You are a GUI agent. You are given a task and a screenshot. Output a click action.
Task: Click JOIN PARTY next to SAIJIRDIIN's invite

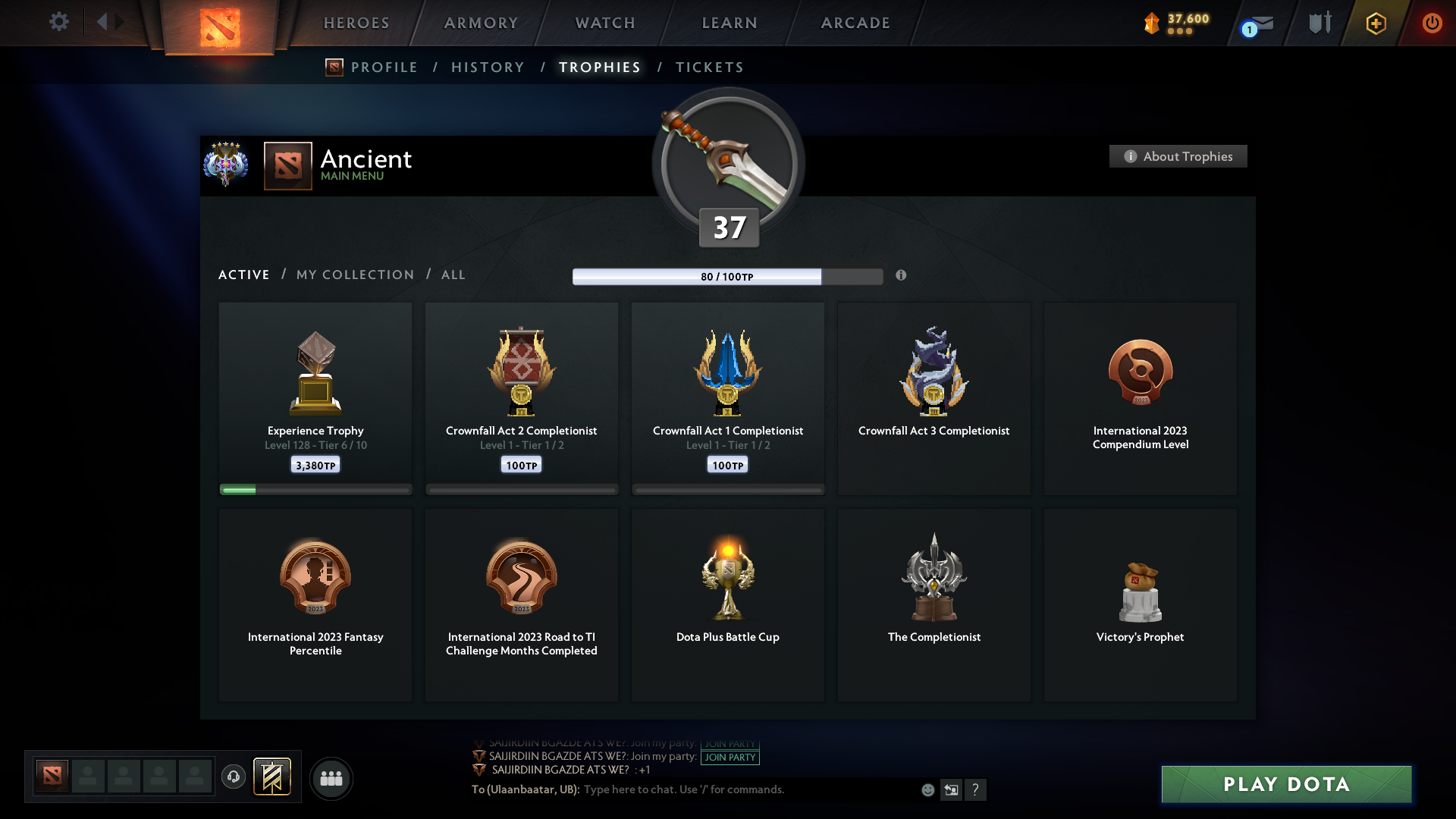[730, 757]
